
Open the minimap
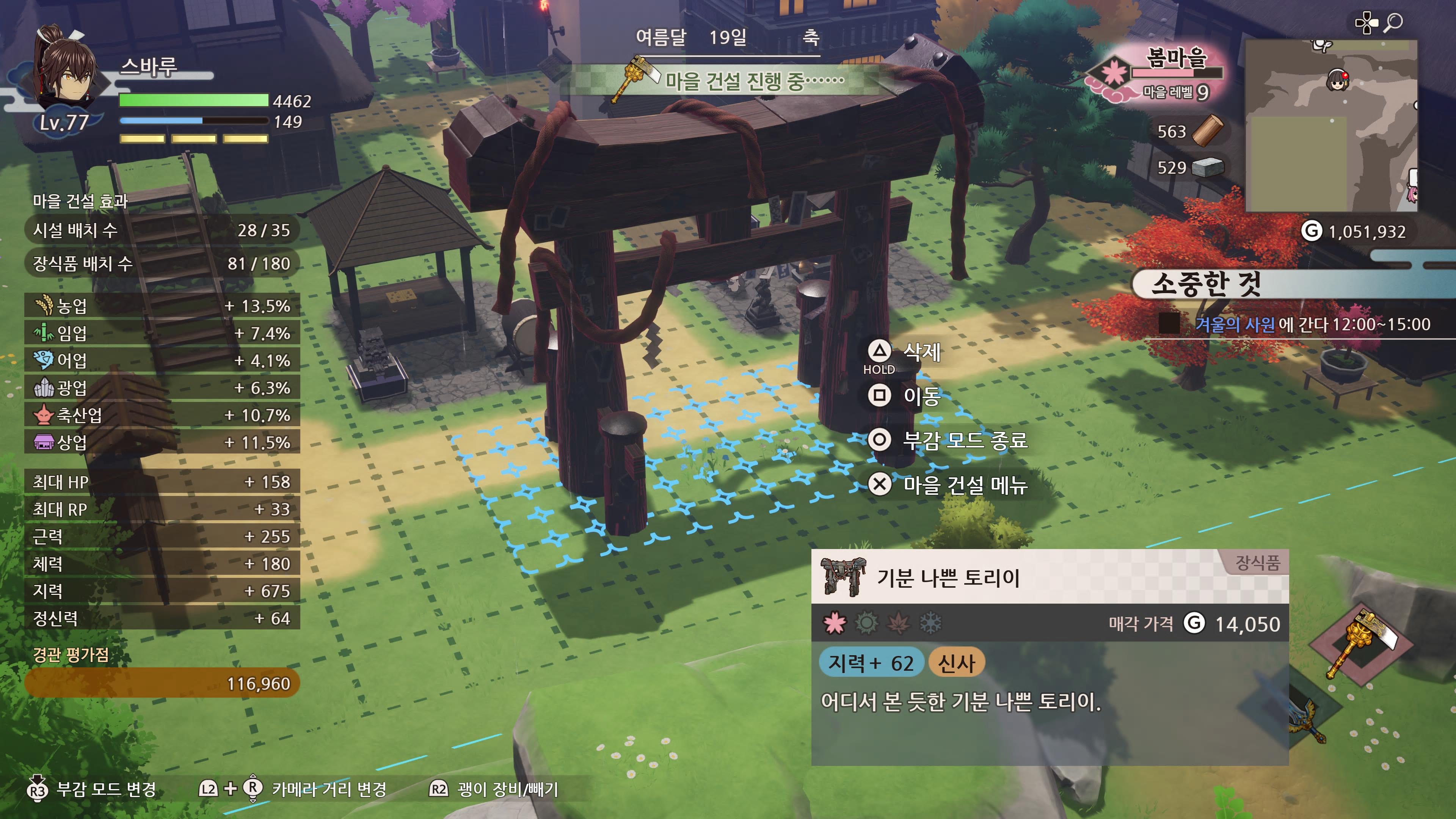[1331, 126]
